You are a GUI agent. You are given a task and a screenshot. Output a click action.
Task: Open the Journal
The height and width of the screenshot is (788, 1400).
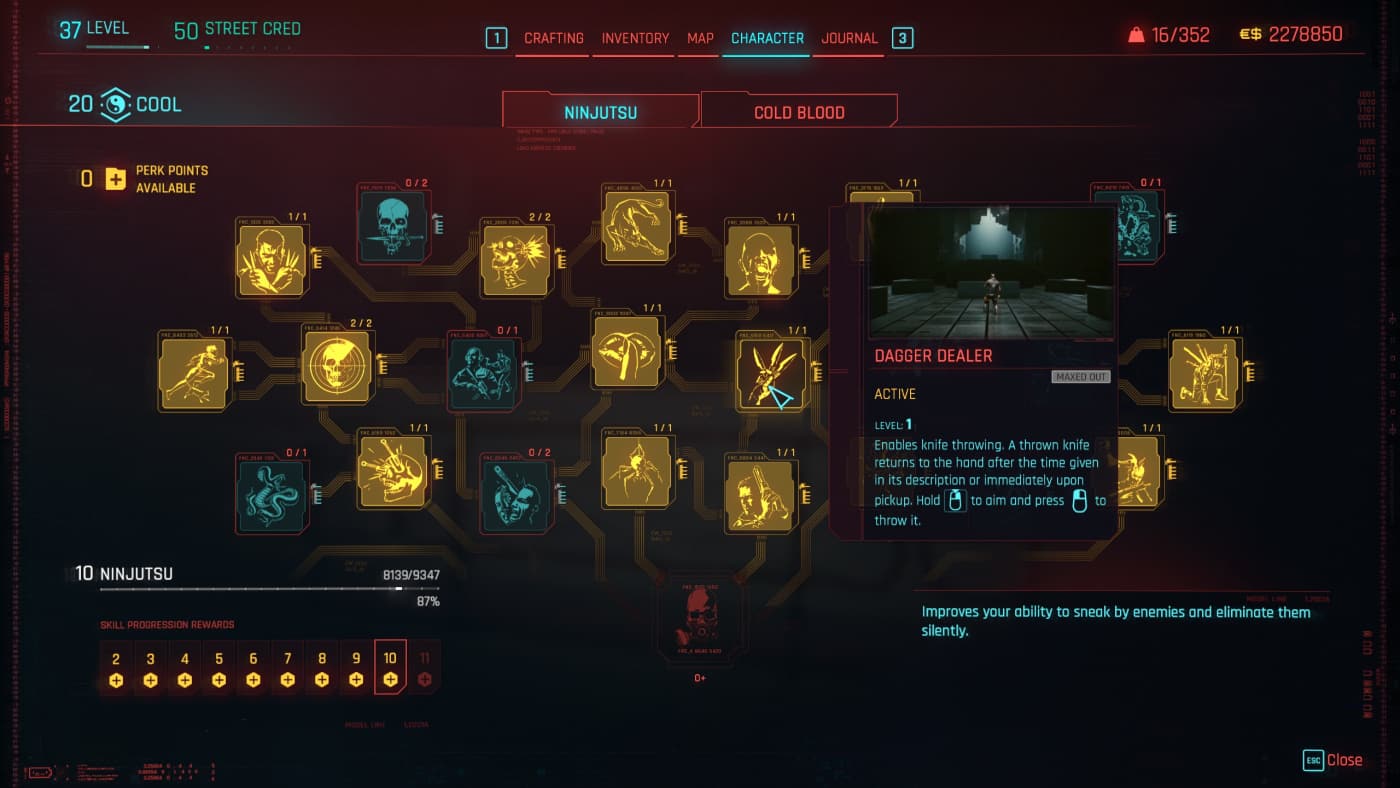tap(849, 38)
